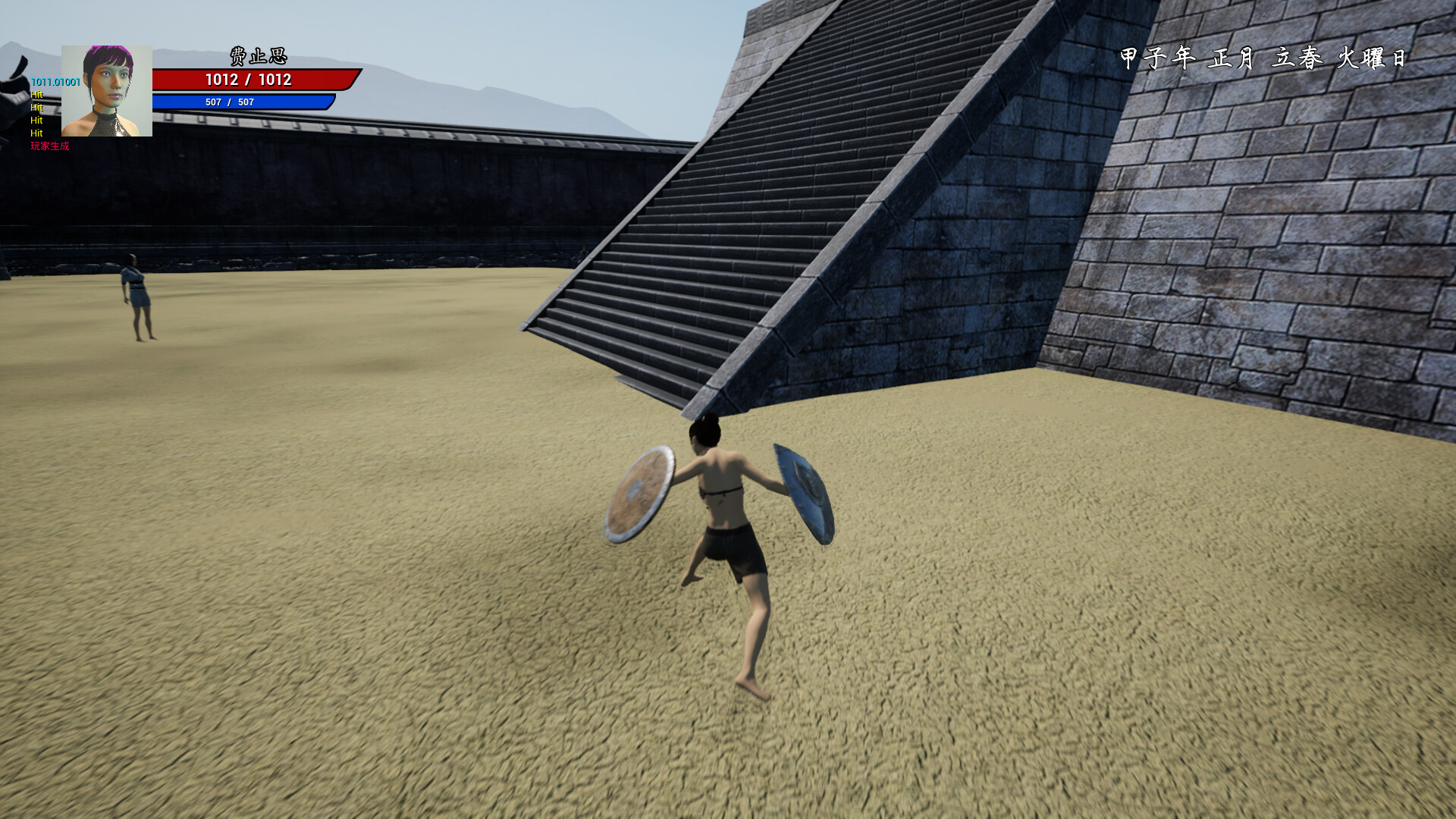Click the red health bar showing 1012 / 1012
The image size is (1456, 819).
tap(250, 78)
